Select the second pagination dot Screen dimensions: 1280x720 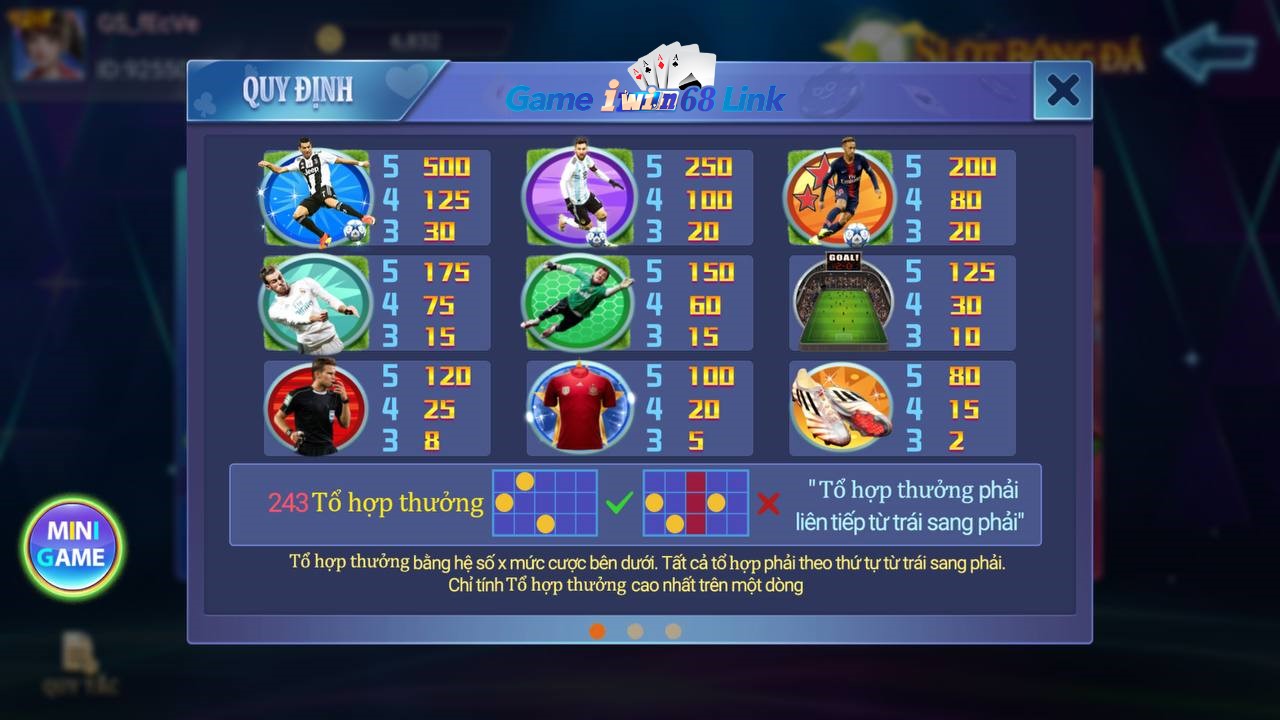click(634, 632)
